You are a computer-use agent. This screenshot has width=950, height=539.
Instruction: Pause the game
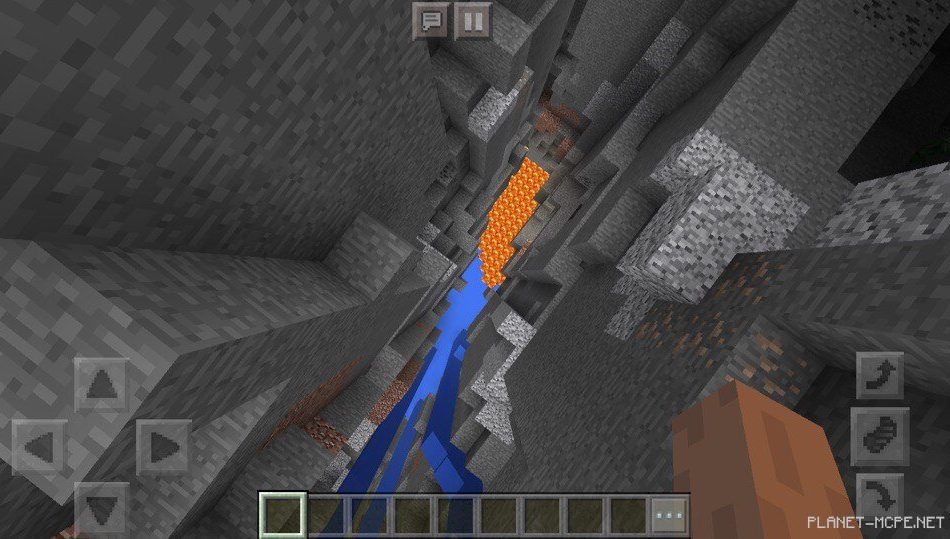point(473,20)
